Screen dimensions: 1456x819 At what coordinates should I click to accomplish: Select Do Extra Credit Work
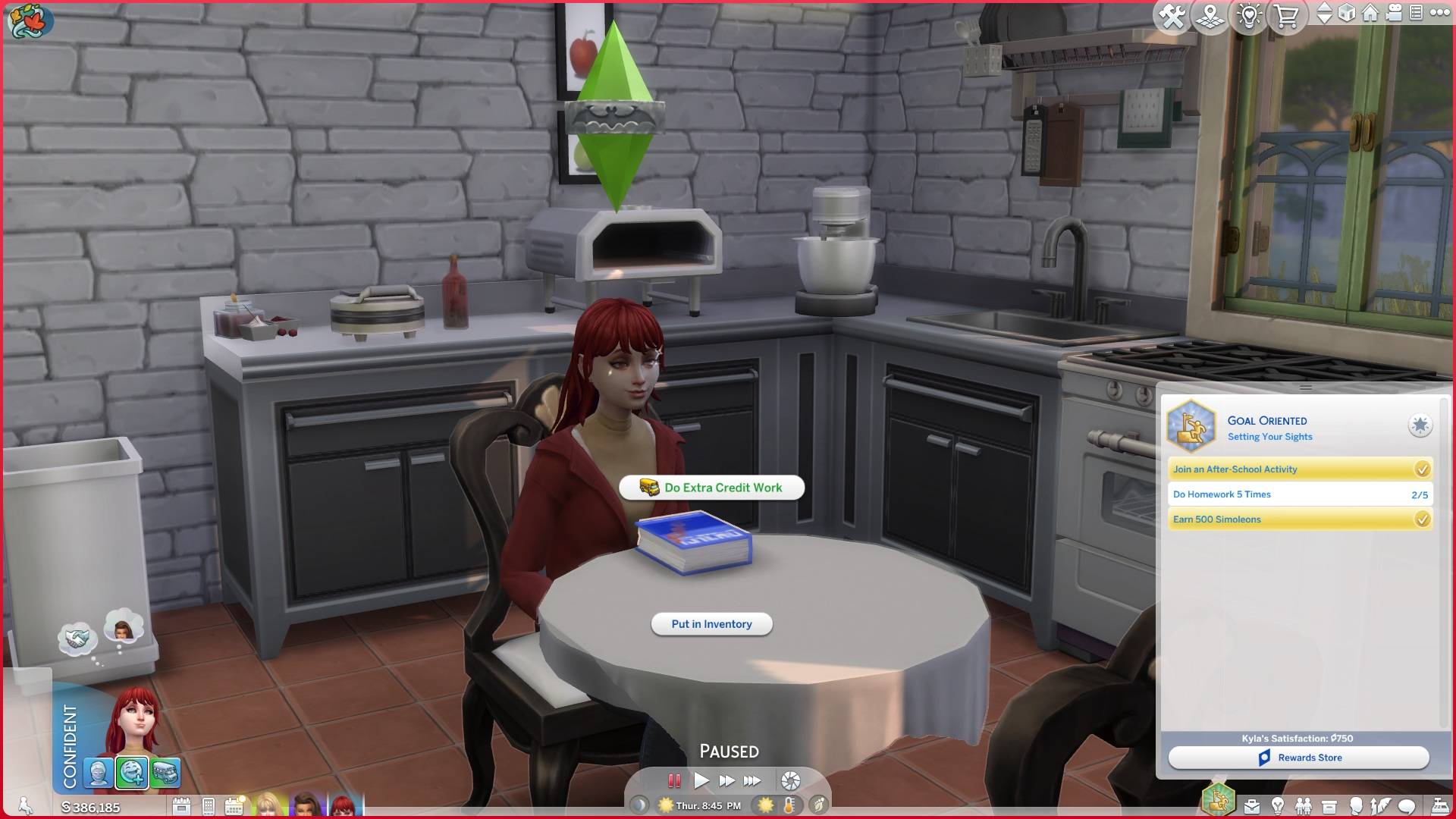coord(711,488)
